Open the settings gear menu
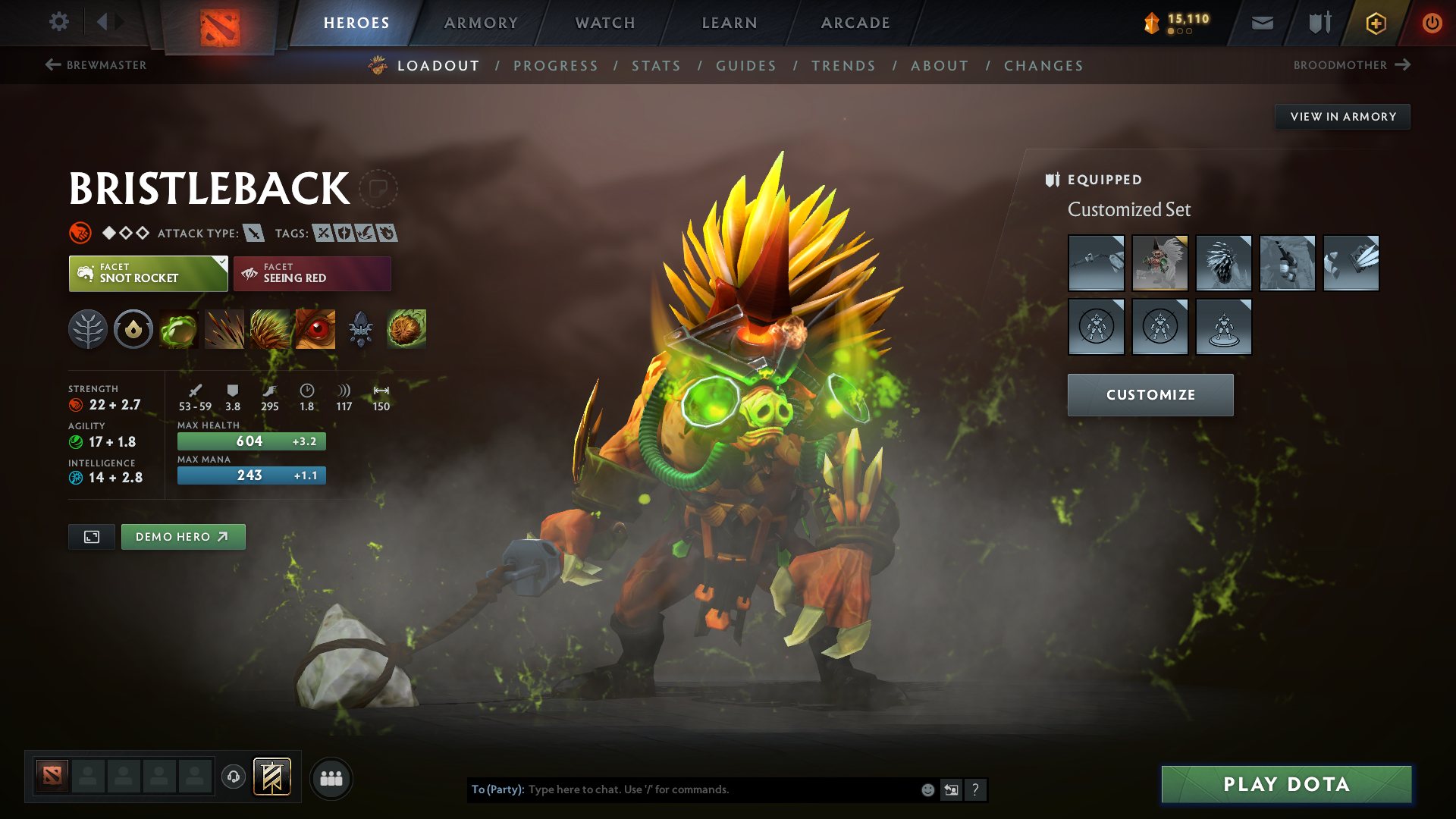The height and width of the screenshot is (819, 1456). pyautogui.click(x=59, y=22)
